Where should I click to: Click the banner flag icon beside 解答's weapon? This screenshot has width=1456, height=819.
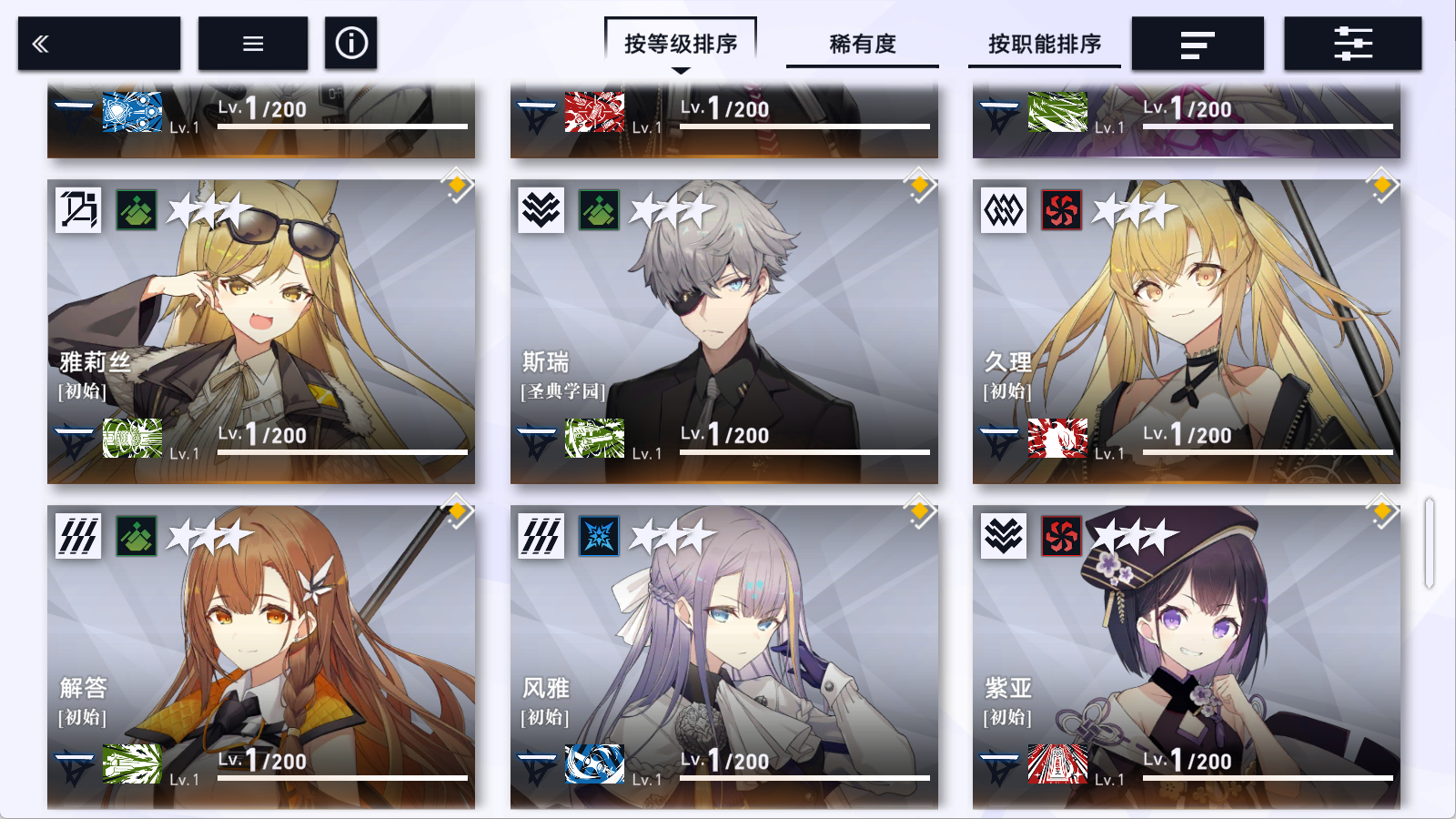coord(76,764)
